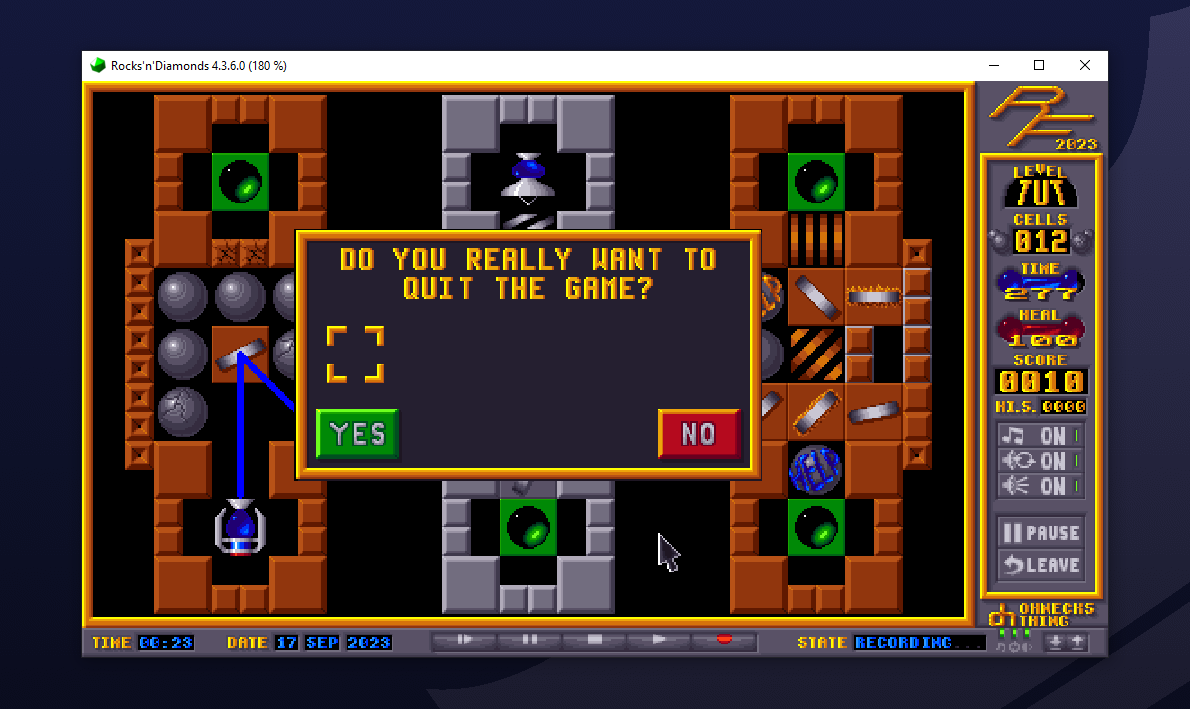Click the up-arrow save button
The image size is (1190, 709).
click(x=1078, y=643)
